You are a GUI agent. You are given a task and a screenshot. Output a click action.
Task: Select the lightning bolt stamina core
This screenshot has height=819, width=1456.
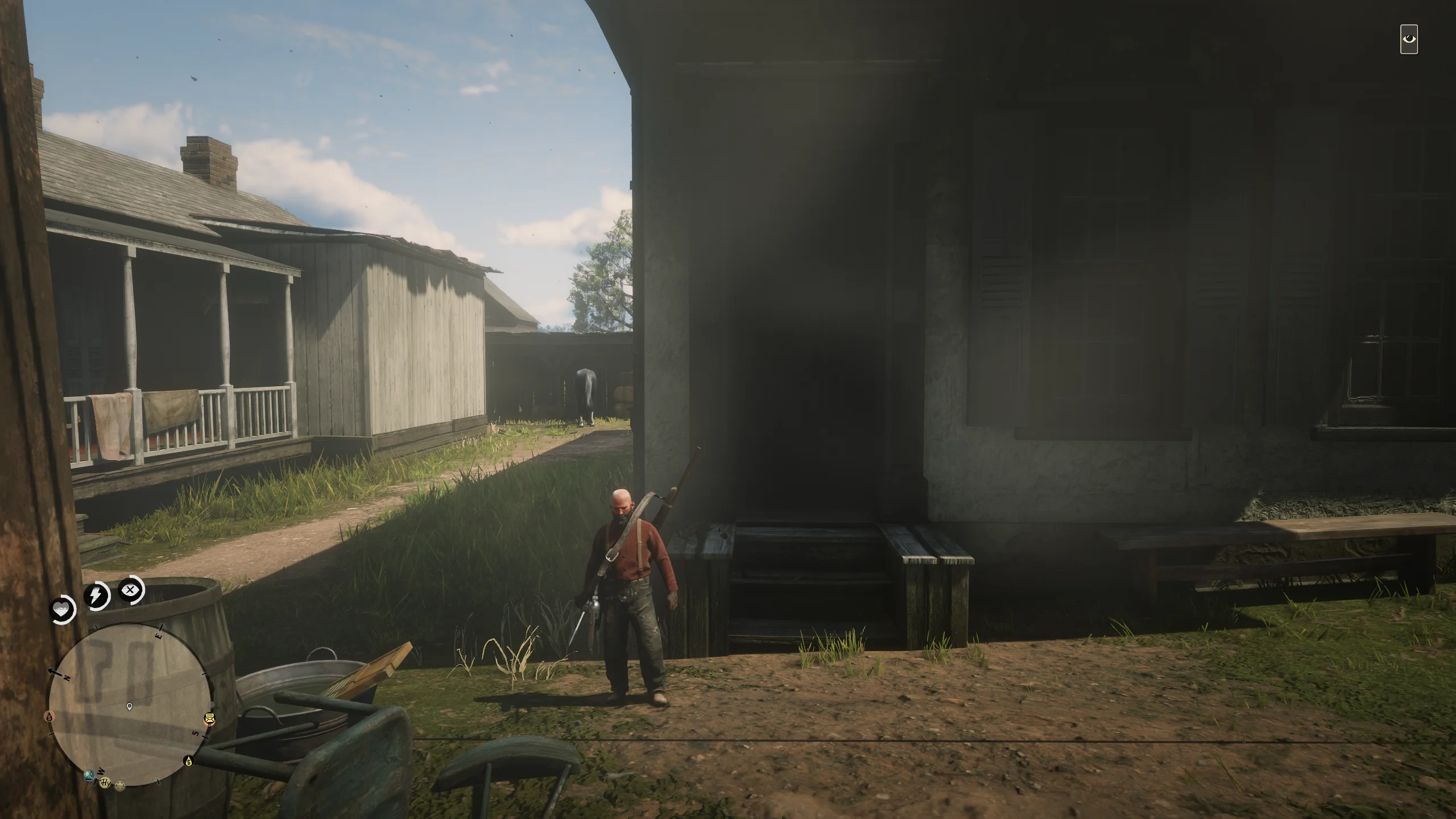point(97,595)
